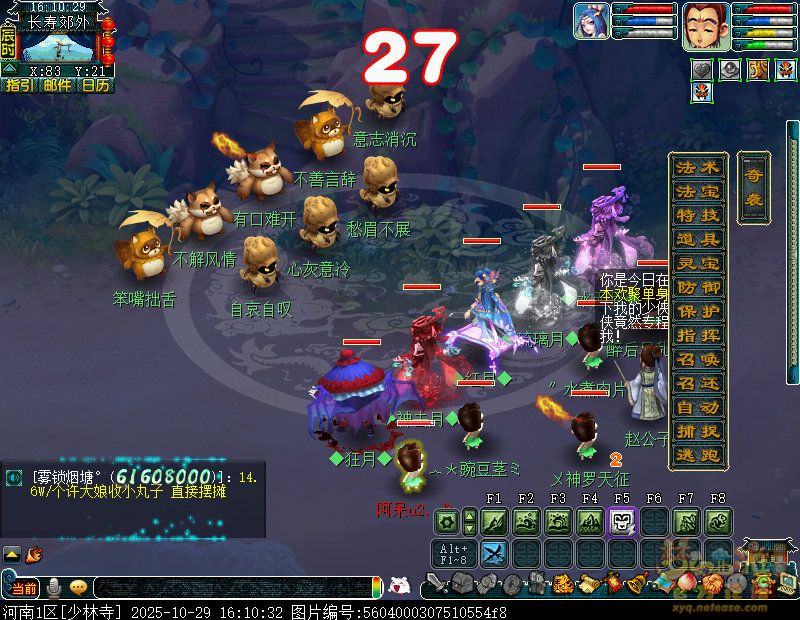The image size is (800, 620).
Task: Click the gear icon beside the hotbar
Action: coord(447,521)
